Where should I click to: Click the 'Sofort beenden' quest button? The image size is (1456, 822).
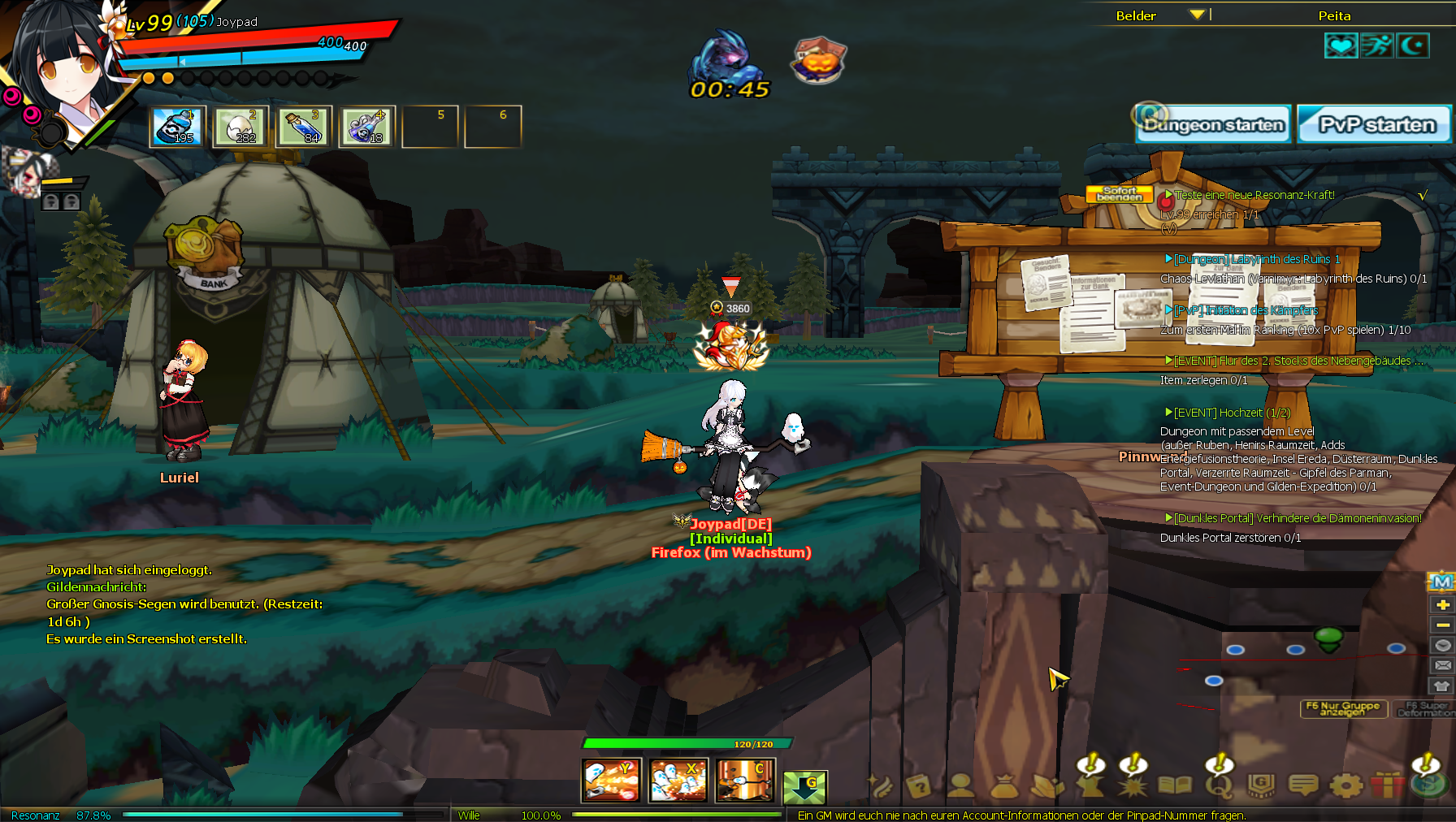pos(1119,194)
